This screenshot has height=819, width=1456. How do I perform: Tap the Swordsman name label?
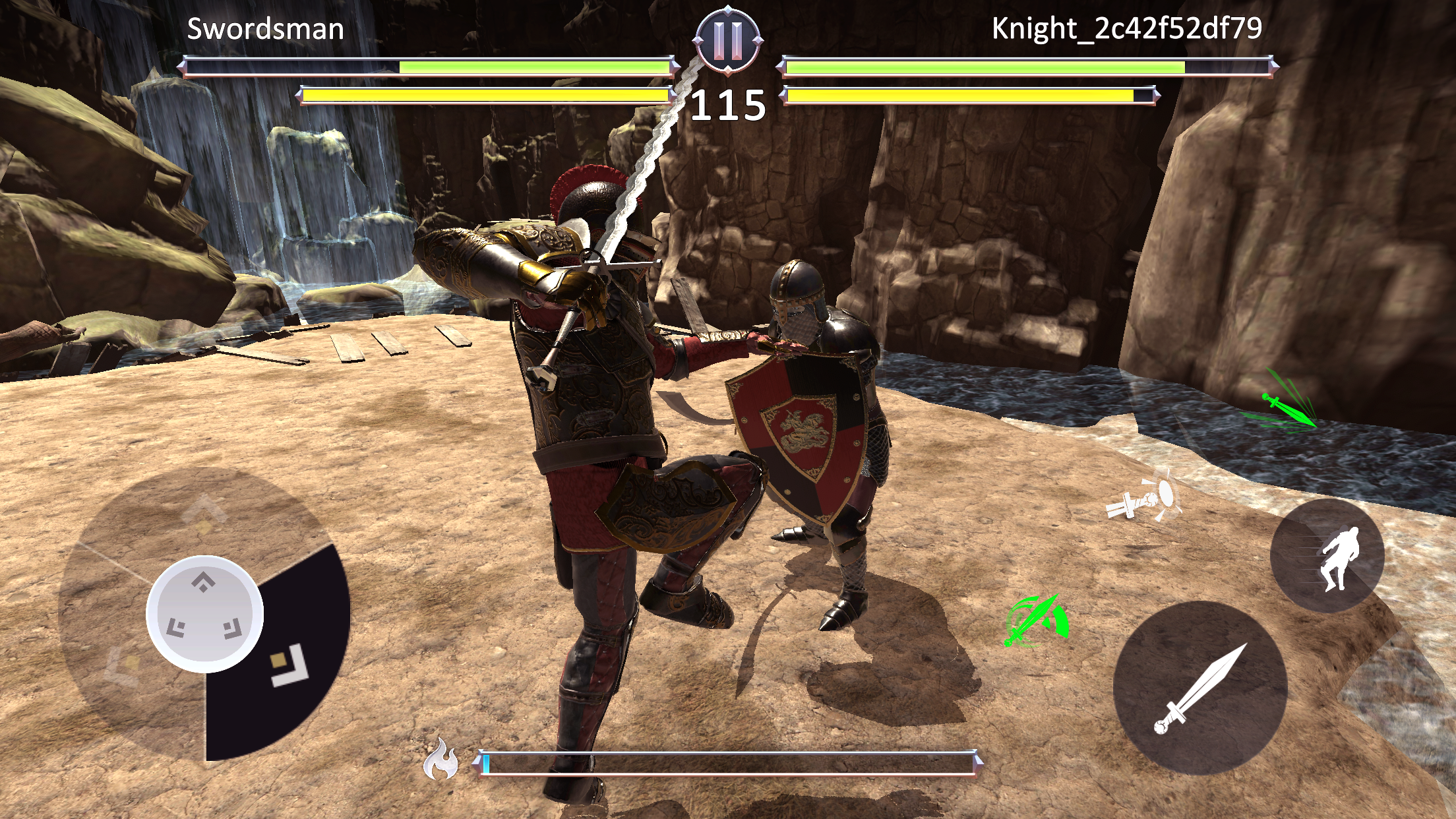266,29
